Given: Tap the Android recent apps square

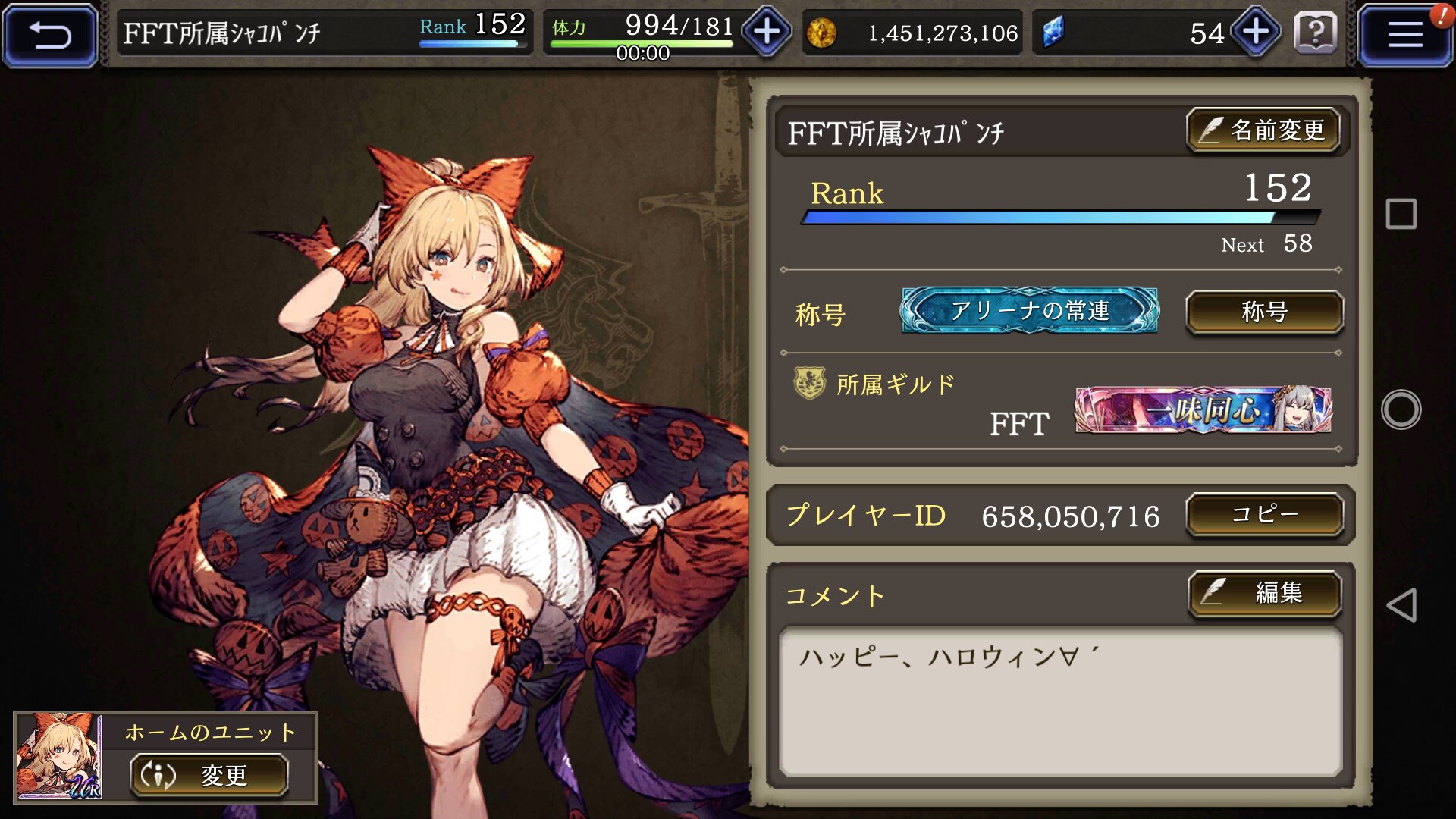Looking at the screenshot, I should point(1401,214).
